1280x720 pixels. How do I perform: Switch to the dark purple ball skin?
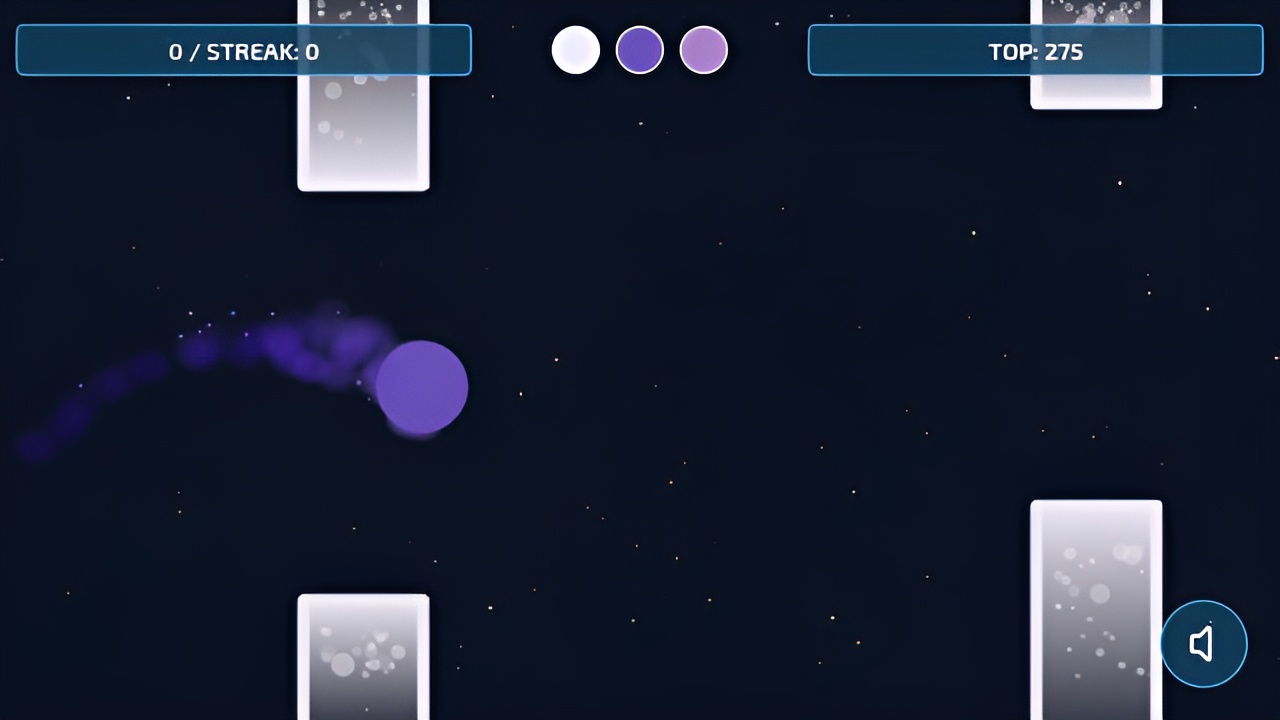pyautogui.click(x=639, y=49)
